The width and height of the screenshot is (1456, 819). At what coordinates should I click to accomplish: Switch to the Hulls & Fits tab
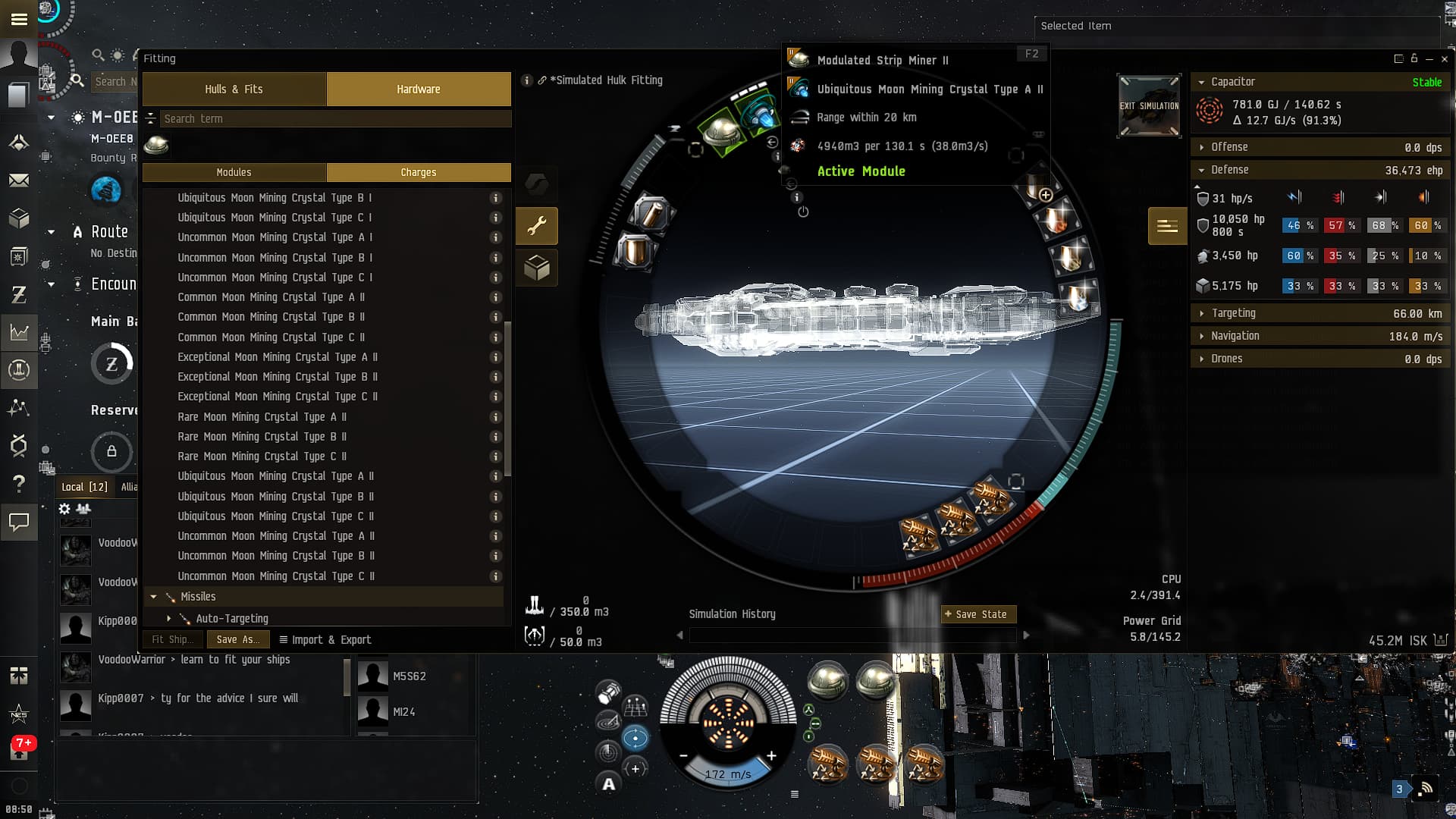234,89
